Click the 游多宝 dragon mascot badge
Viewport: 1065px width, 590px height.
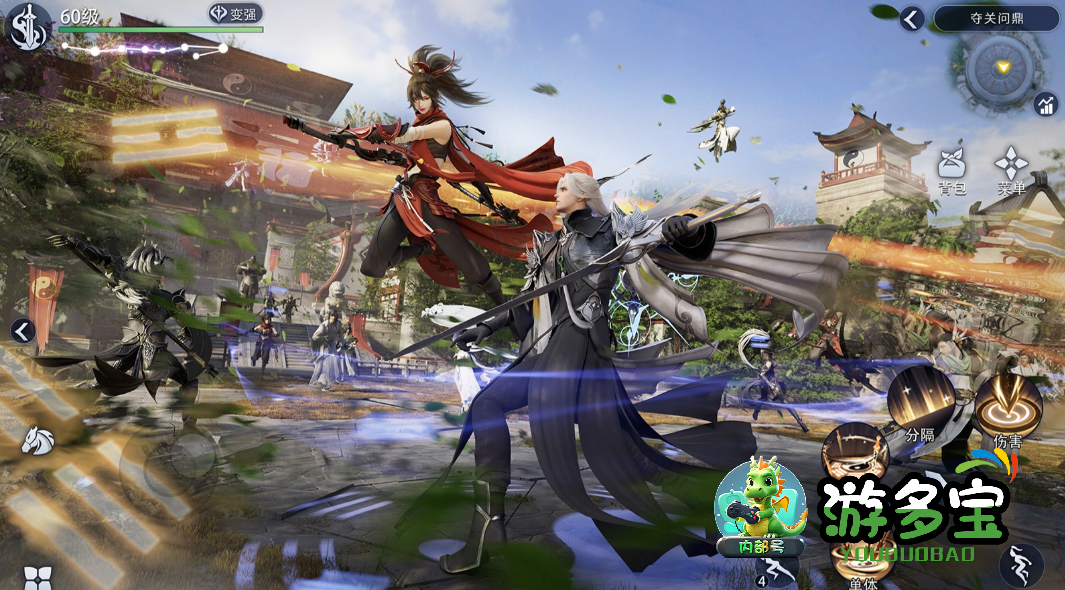pyautogui.click(x=760, y=507)
